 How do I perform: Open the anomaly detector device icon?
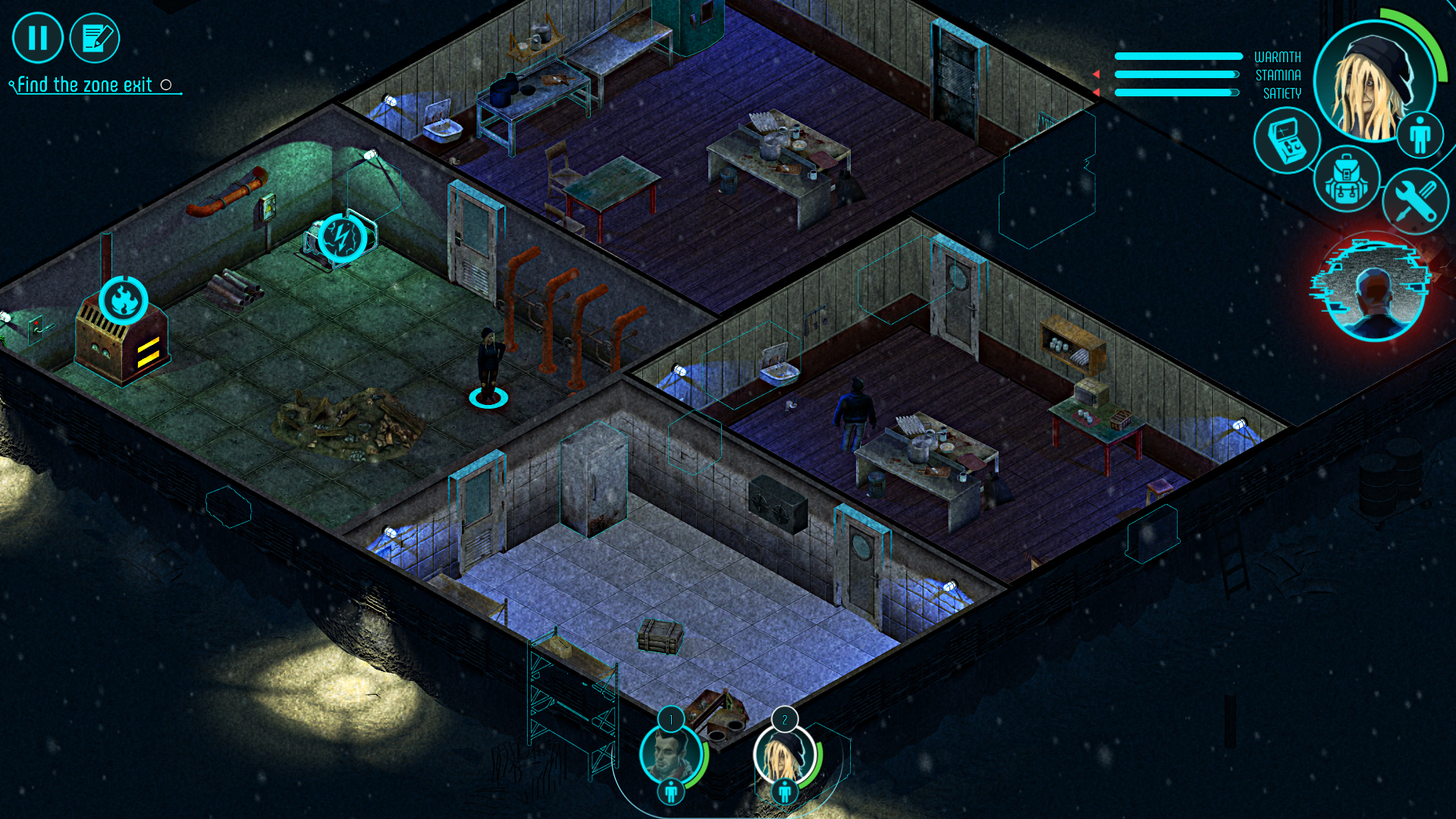[1286, 143]
